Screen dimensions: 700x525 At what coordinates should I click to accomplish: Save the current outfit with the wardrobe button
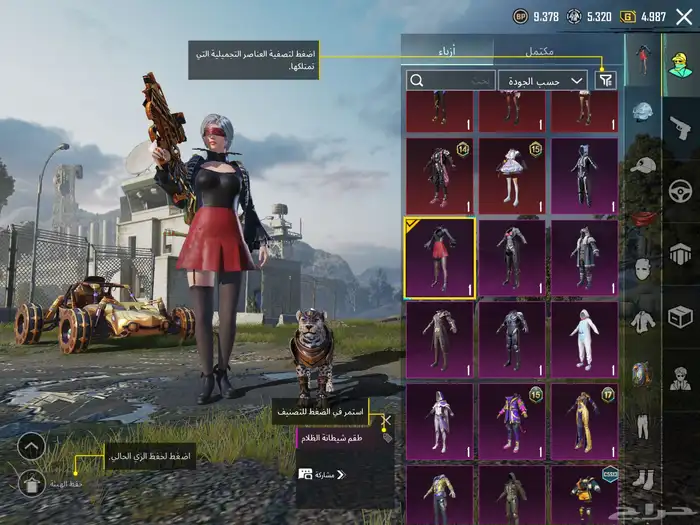coord(31,484)
